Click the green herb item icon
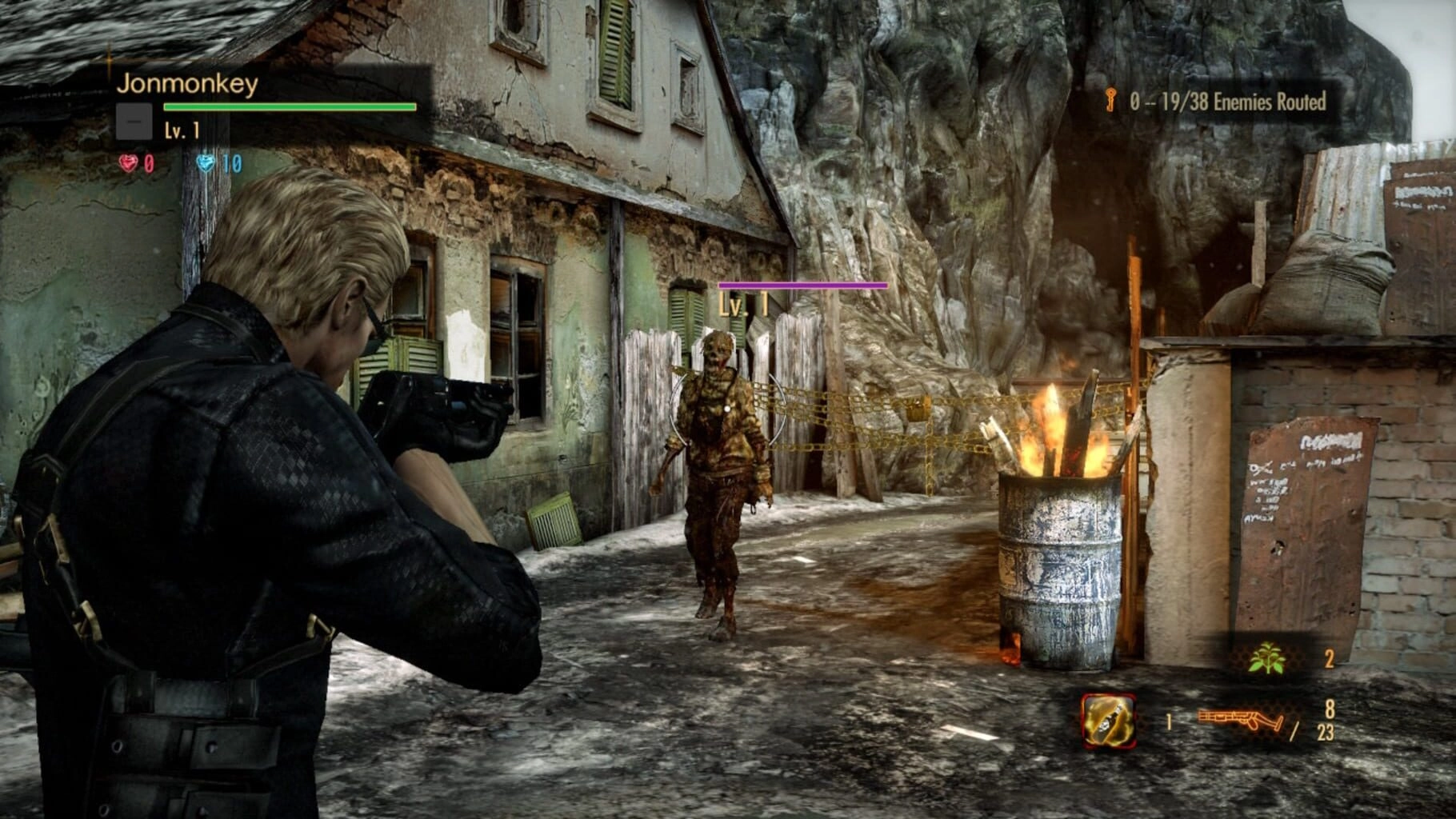This screenshot has width=1456, height=819. coord(1266,659)
